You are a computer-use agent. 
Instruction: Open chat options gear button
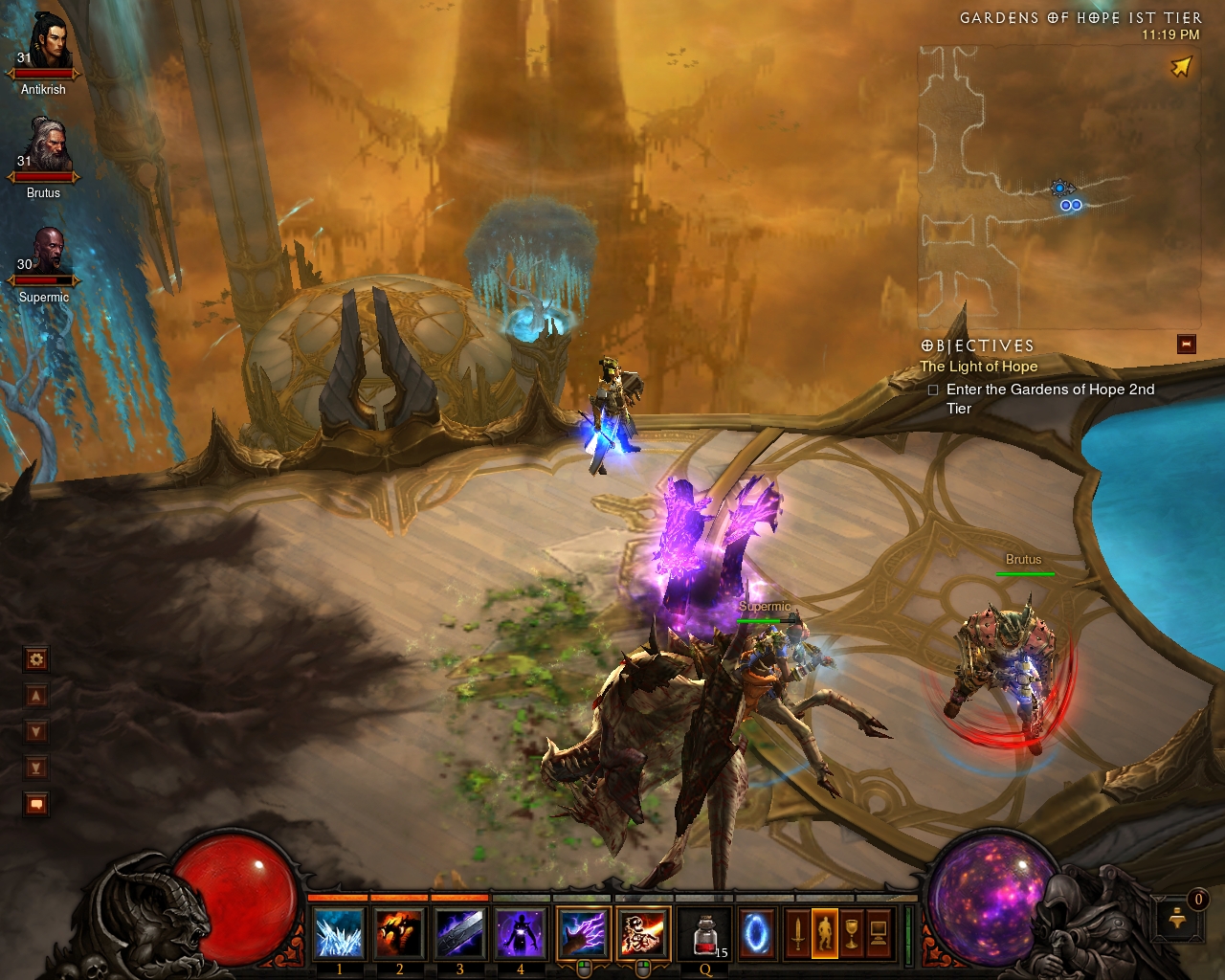point(36,658)
